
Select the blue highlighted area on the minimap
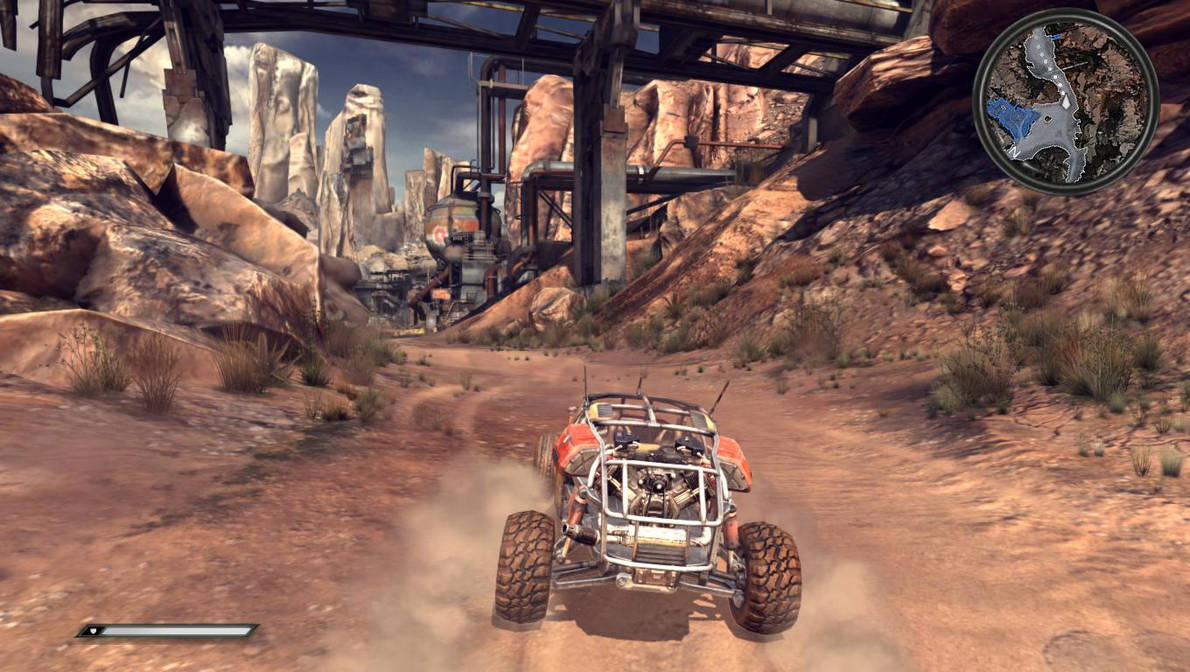(x=1011, y=116)
